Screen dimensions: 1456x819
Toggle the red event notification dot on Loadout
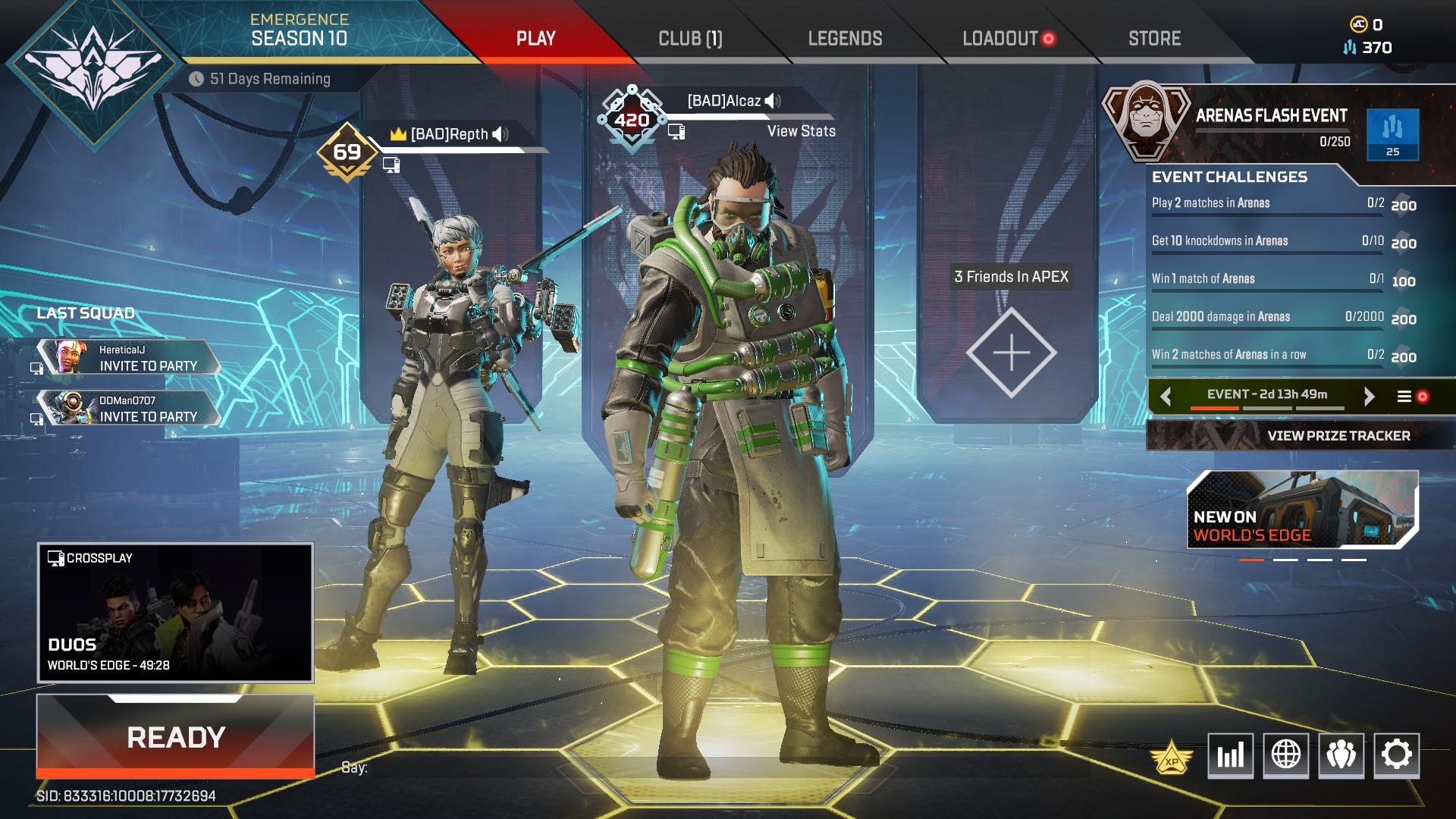[x=1049, y=38]
